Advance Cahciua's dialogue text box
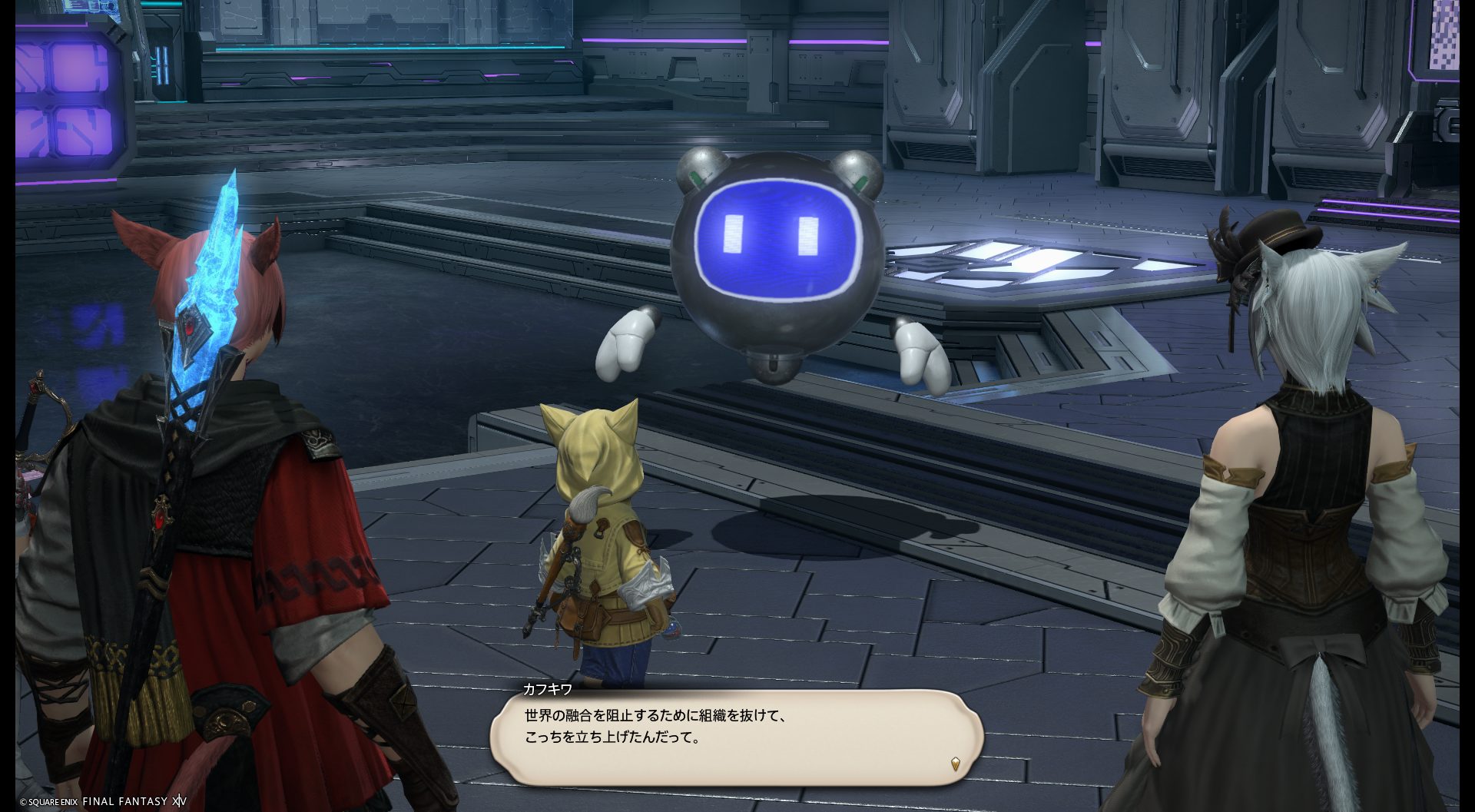The image size is (1475, 812). [736, 737]
